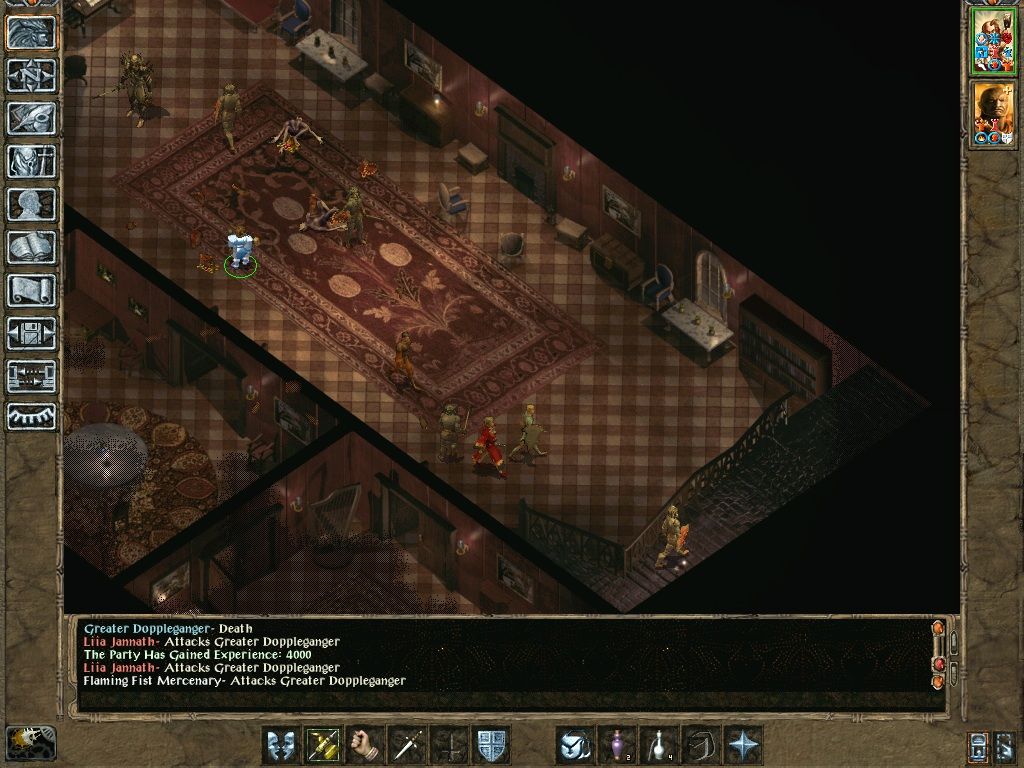Open the mage spellbook
This screenshot has height=768, width=1024.
click(32, 247)
